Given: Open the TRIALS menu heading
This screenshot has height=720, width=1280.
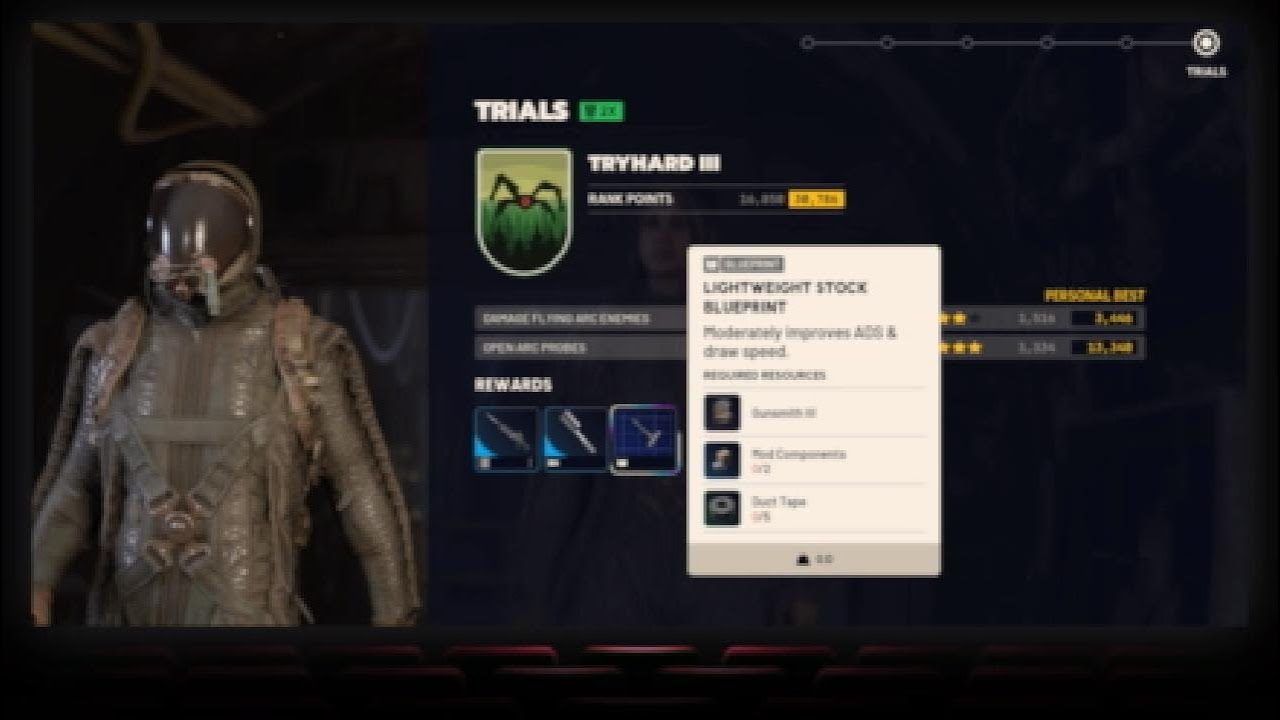Looking at the screenshot, I should 520,113.
